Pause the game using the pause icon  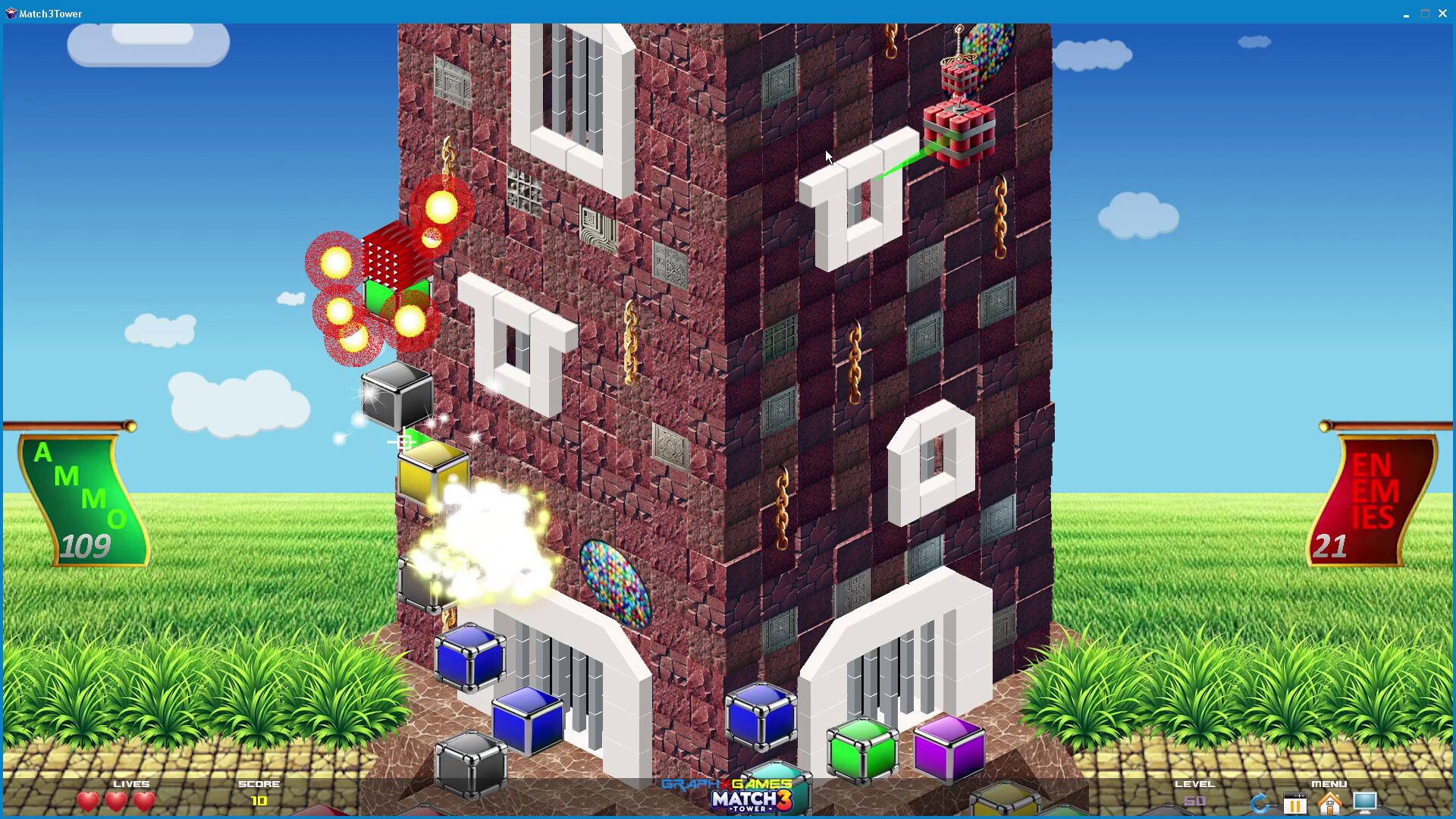(x=1295, y=802)
